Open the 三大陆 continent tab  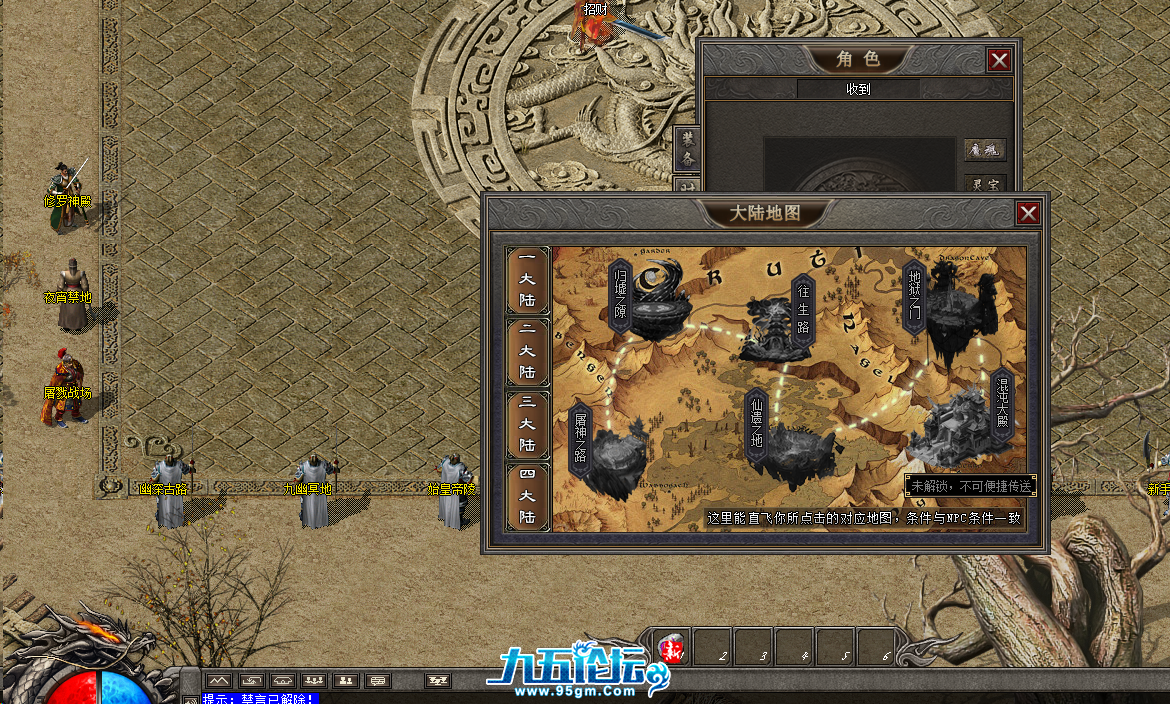click(527, 425)
